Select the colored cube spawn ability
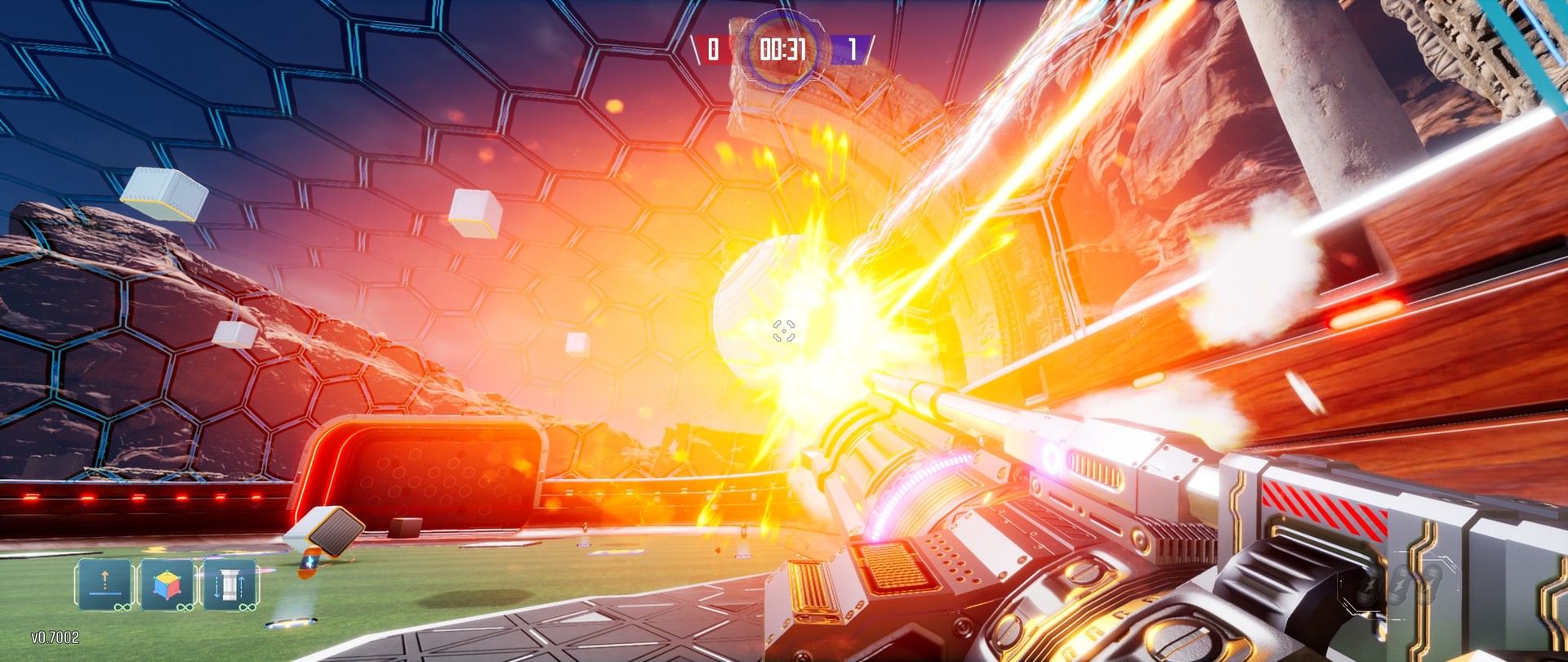1568x662 pixels. point(167,583)
